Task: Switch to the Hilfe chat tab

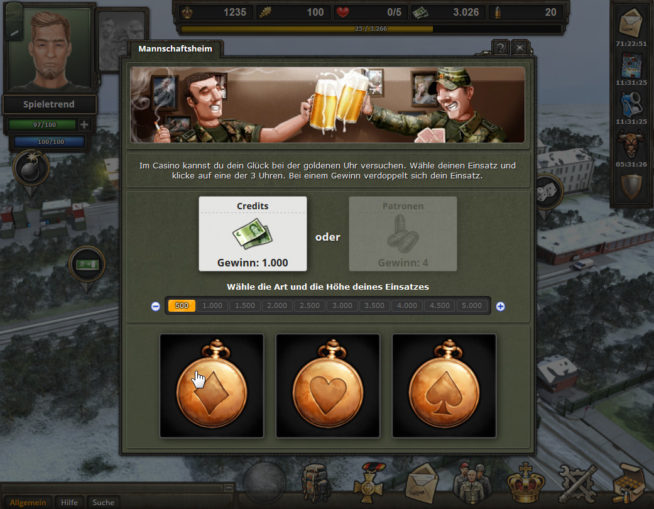Action: point(69,502)
